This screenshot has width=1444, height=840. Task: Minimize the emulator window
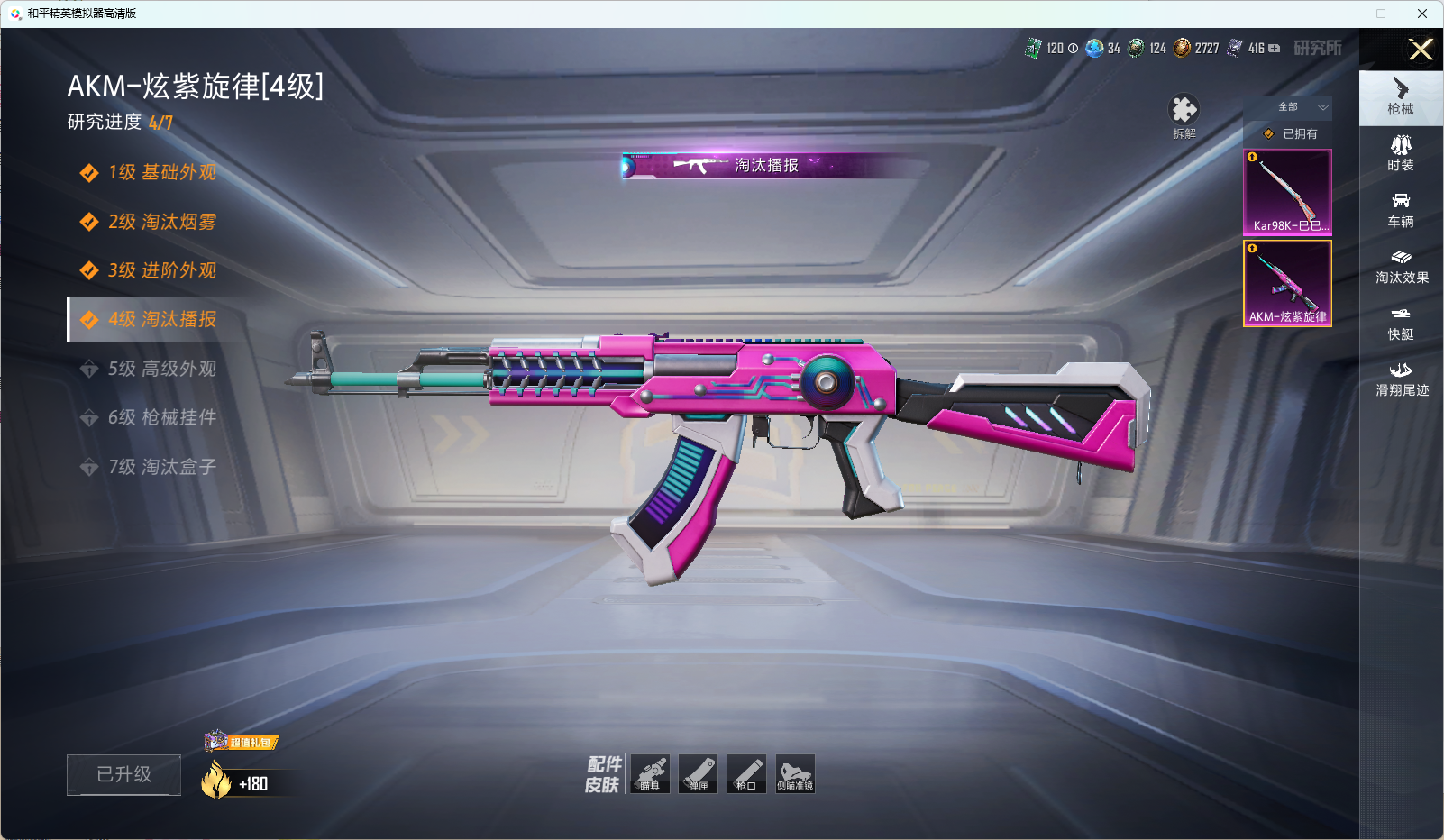point(1340,14)
